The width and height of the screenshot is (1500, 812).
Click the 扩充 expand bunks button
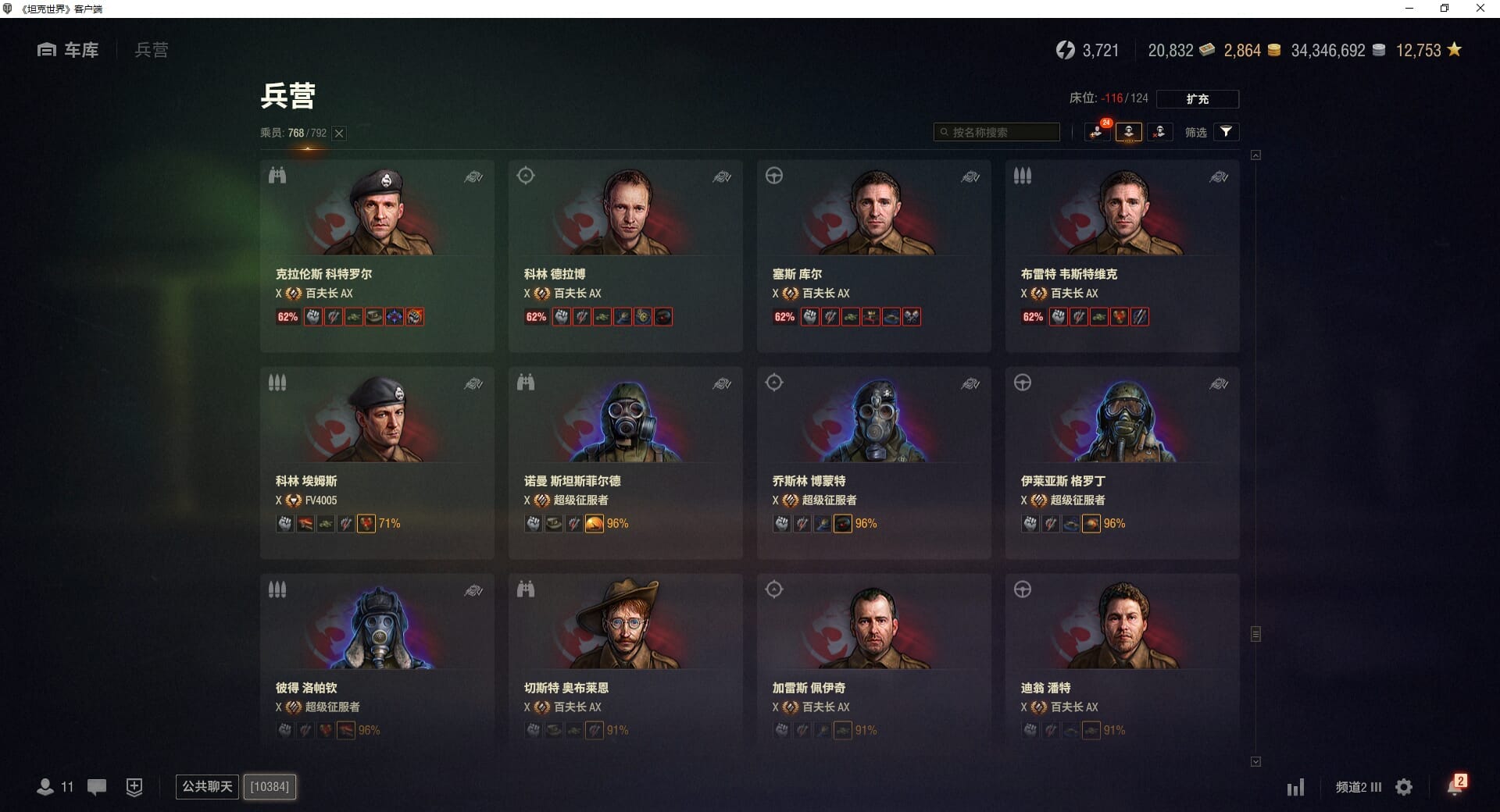click(1197, 99)
